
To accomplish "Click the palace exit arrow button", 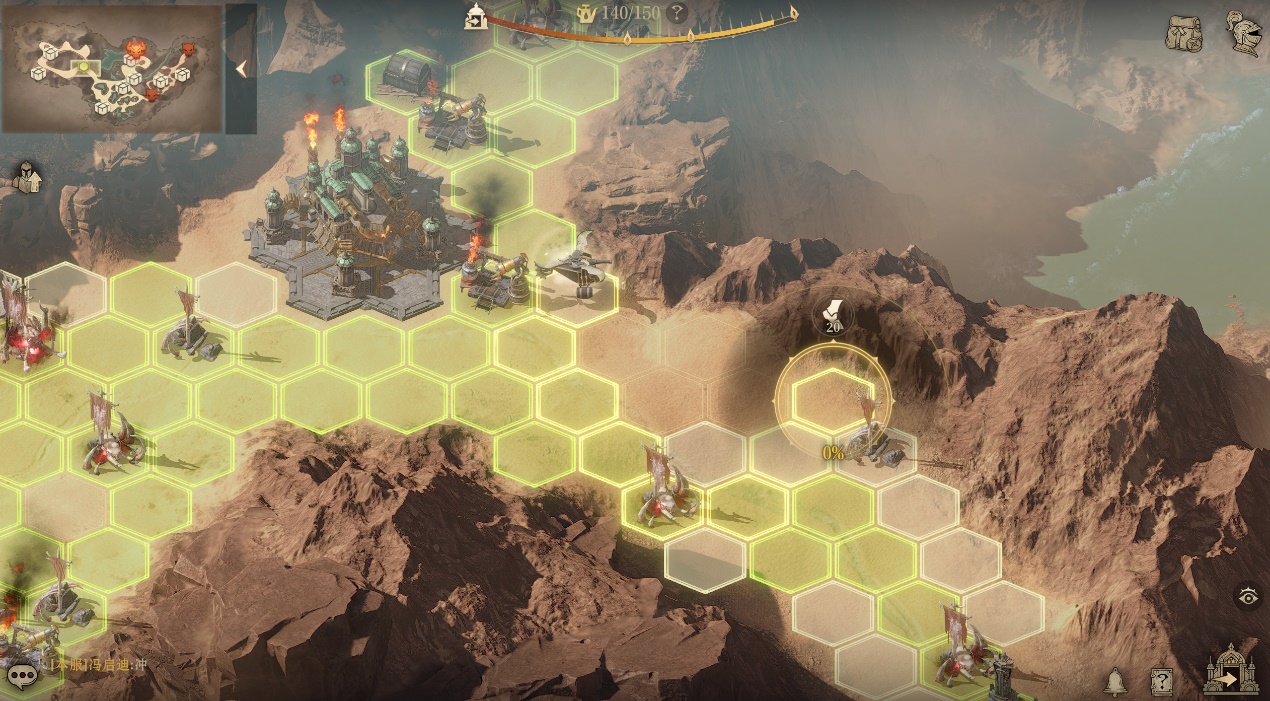I will (x=1231, y=670).
